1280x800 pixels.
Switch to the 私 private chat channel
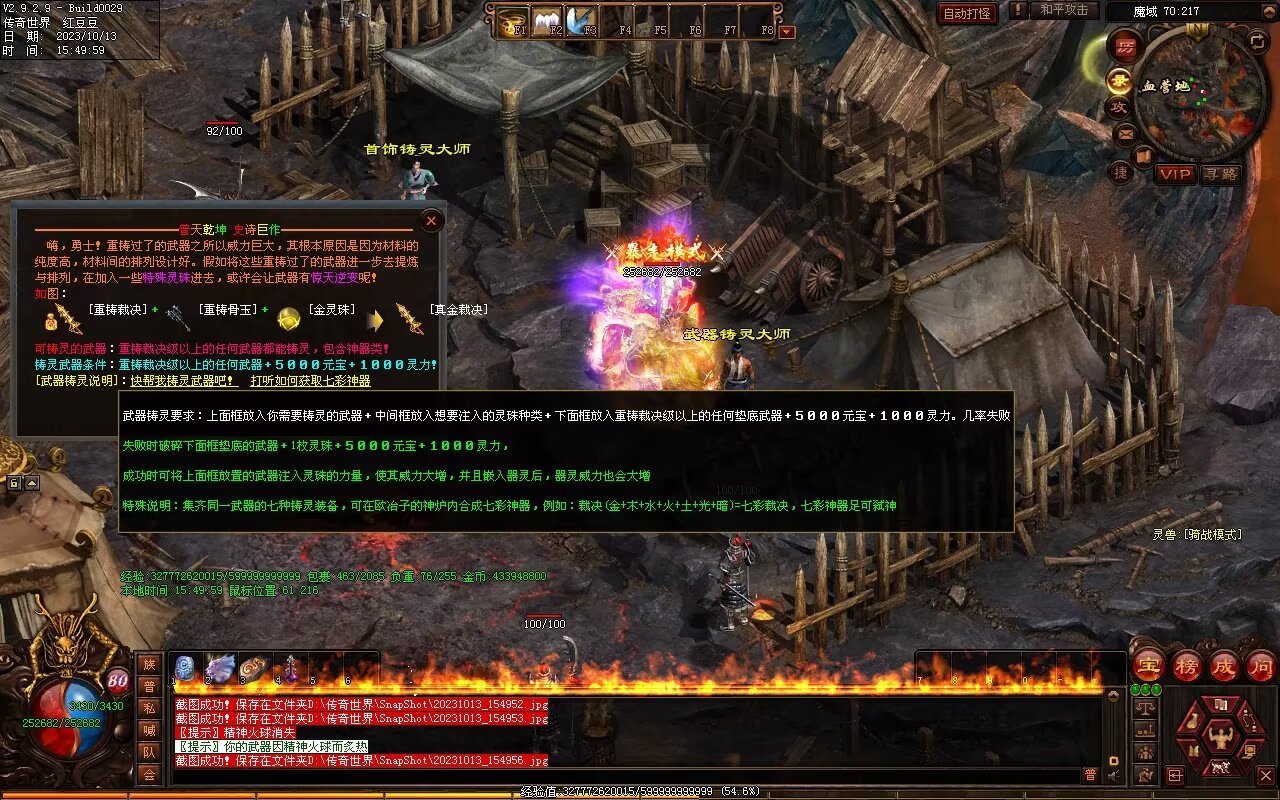click(149, 708)
